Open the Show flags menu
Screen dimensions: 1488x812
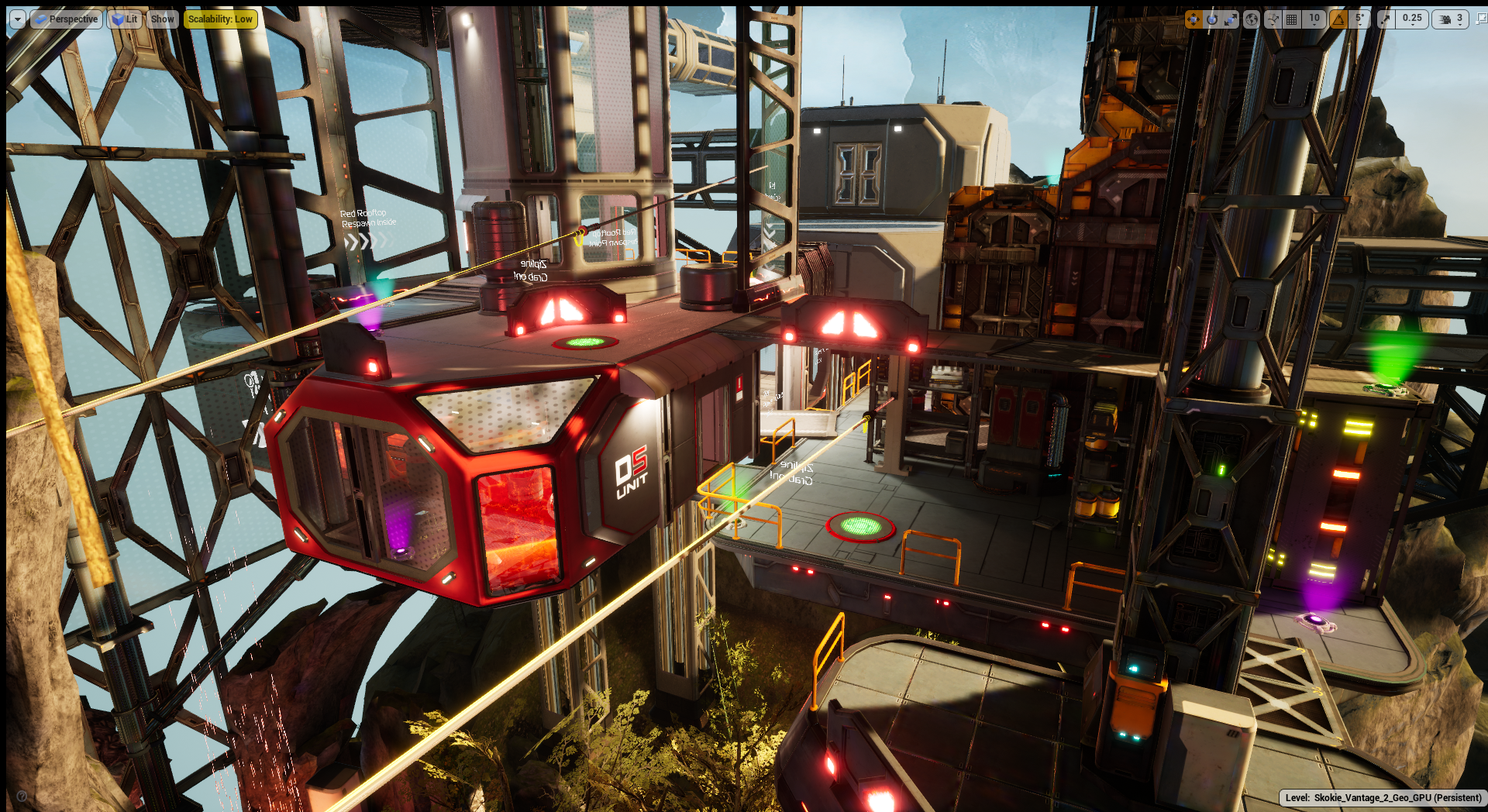[162, 19]
